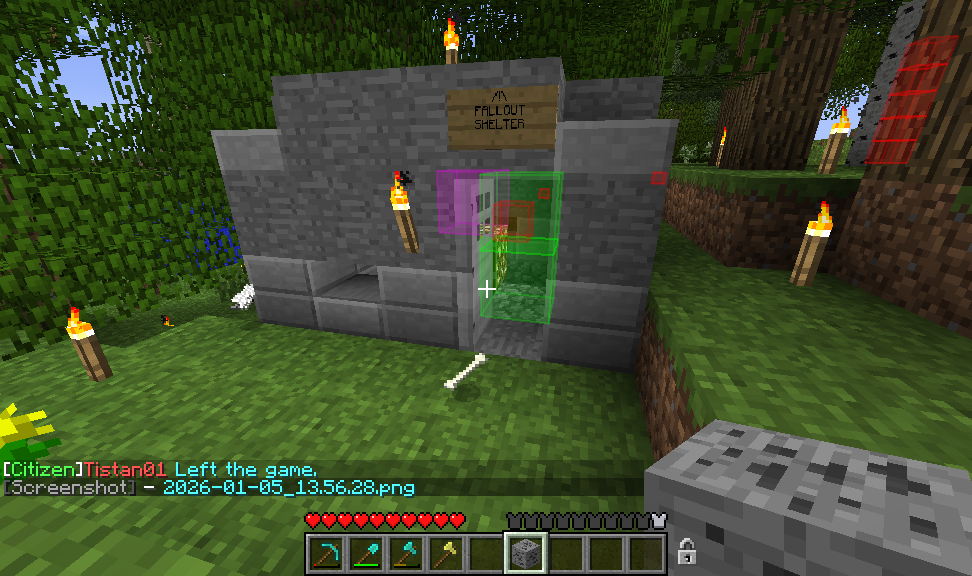Choose the diamond axe in the hotbar
This screenshot has height=576, width=972.
(406, 553)
